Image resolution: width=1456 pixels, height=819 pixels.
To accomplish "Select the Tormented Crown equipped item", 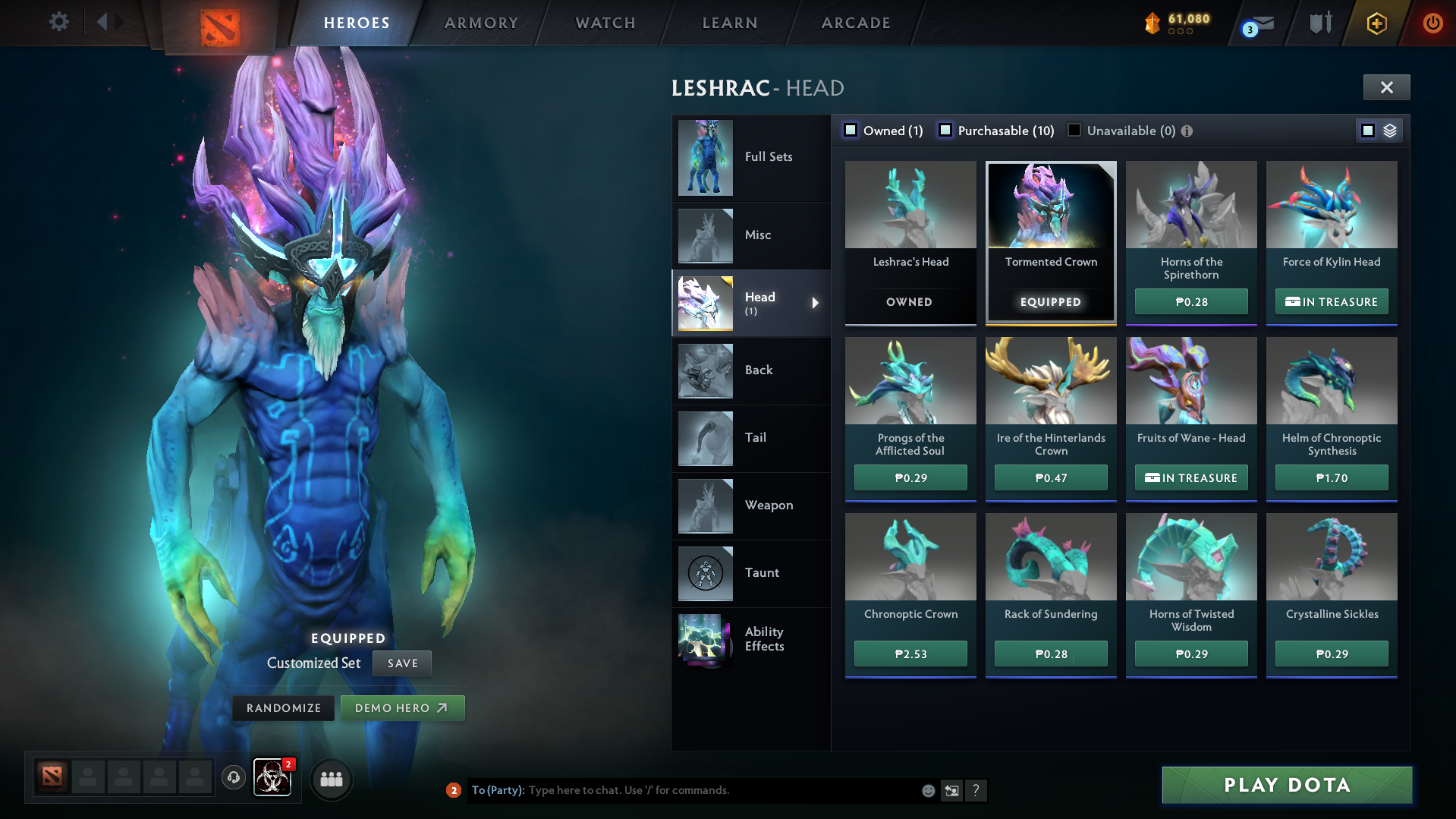I will point(1050,241).
